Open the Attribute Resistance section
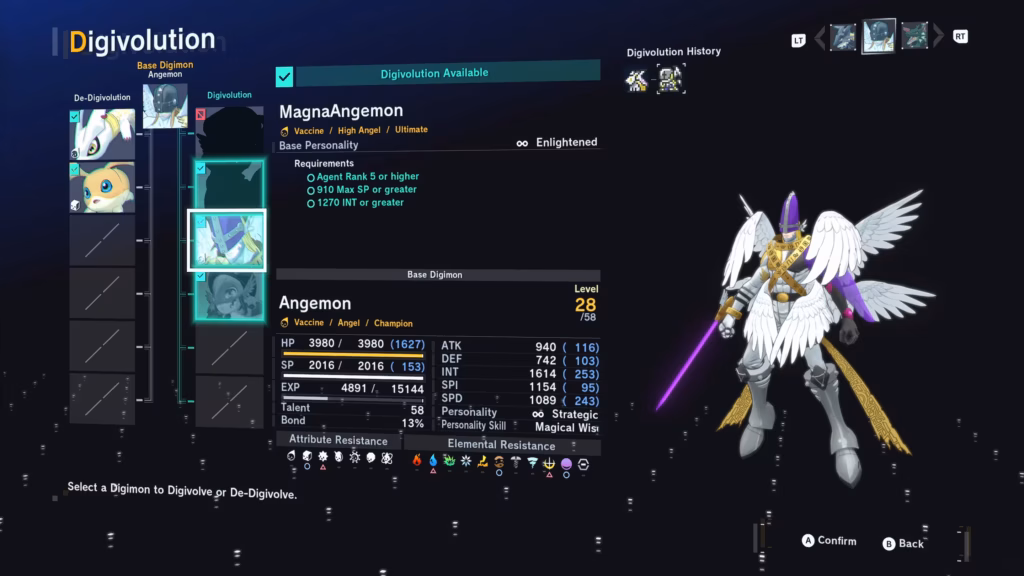Screen dimensions: 1024x576 click(338, 439)
